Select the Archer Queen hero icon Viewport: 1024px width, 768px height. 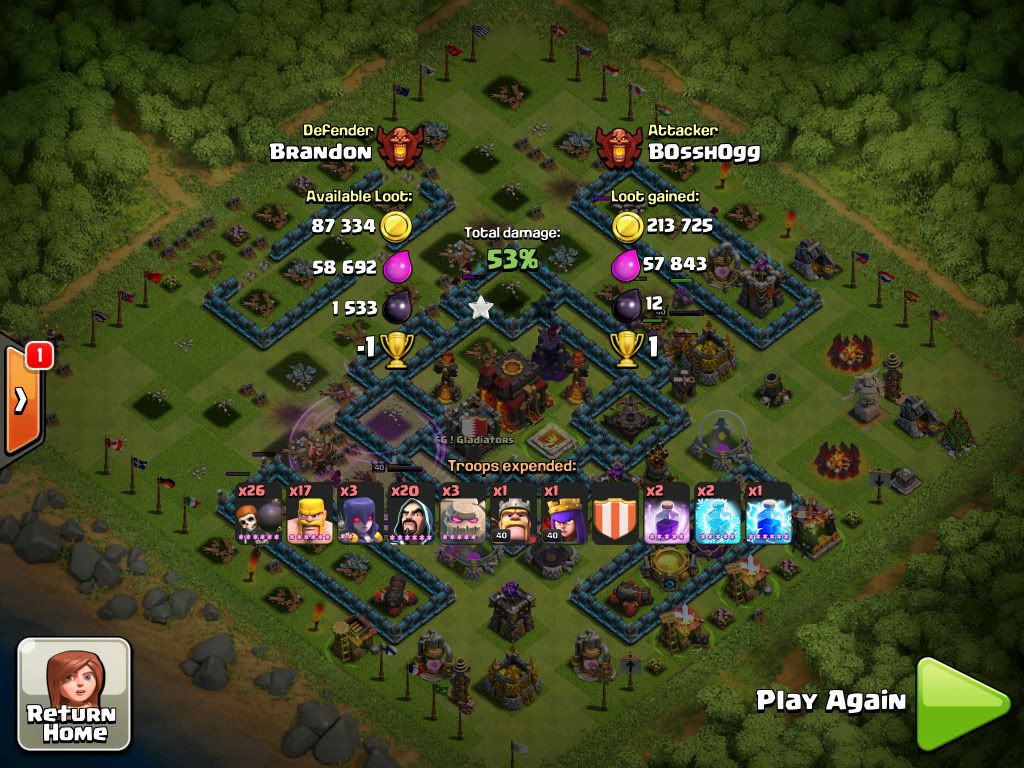(x=564, y=513)
